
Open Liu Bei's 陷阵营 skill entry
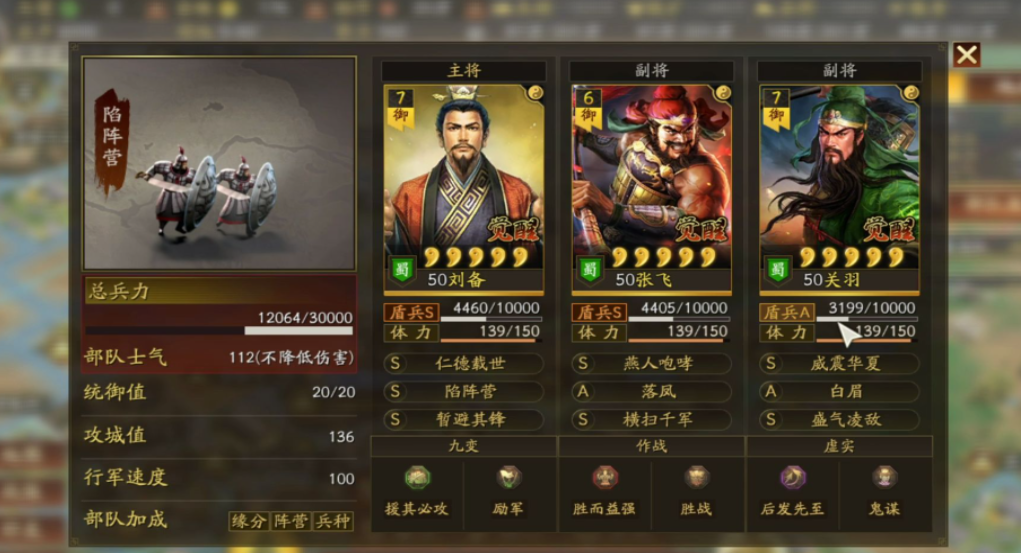pos(464,392)
